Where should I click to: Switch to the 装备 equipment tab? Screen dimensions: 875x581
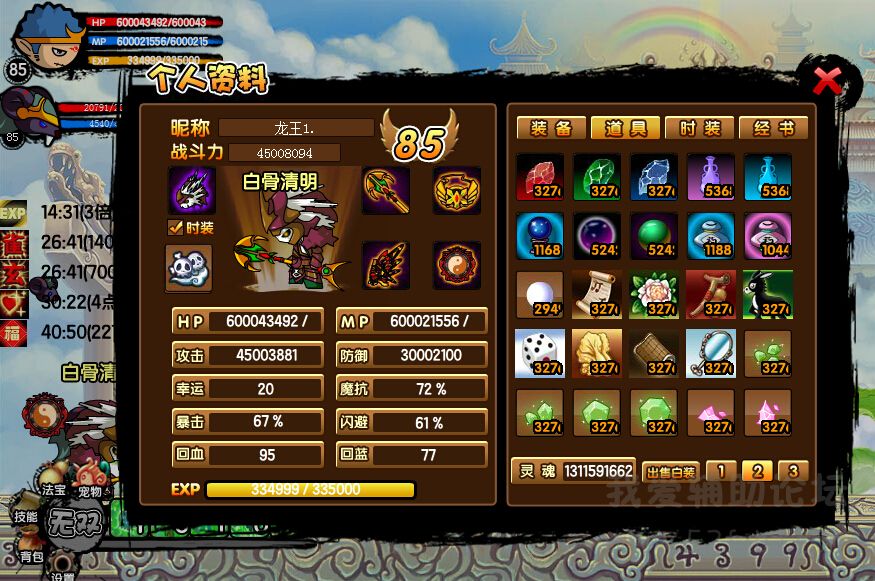[550, 128]
